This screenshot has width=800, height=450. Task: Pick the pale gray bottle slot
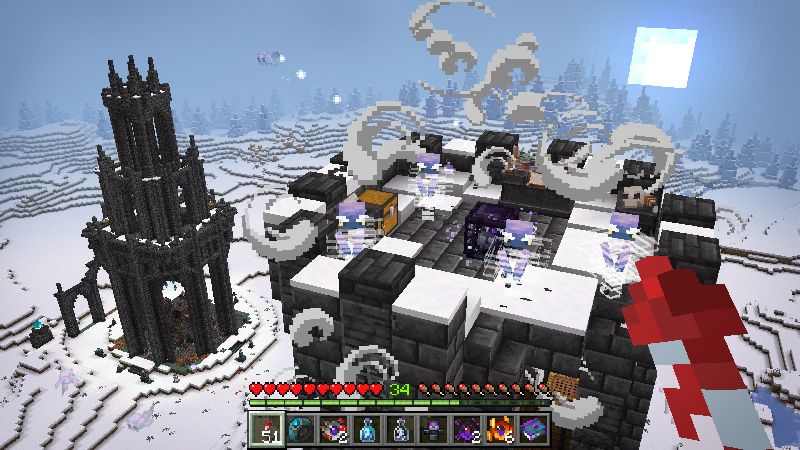pyautogui.click(x=401, y=429)
